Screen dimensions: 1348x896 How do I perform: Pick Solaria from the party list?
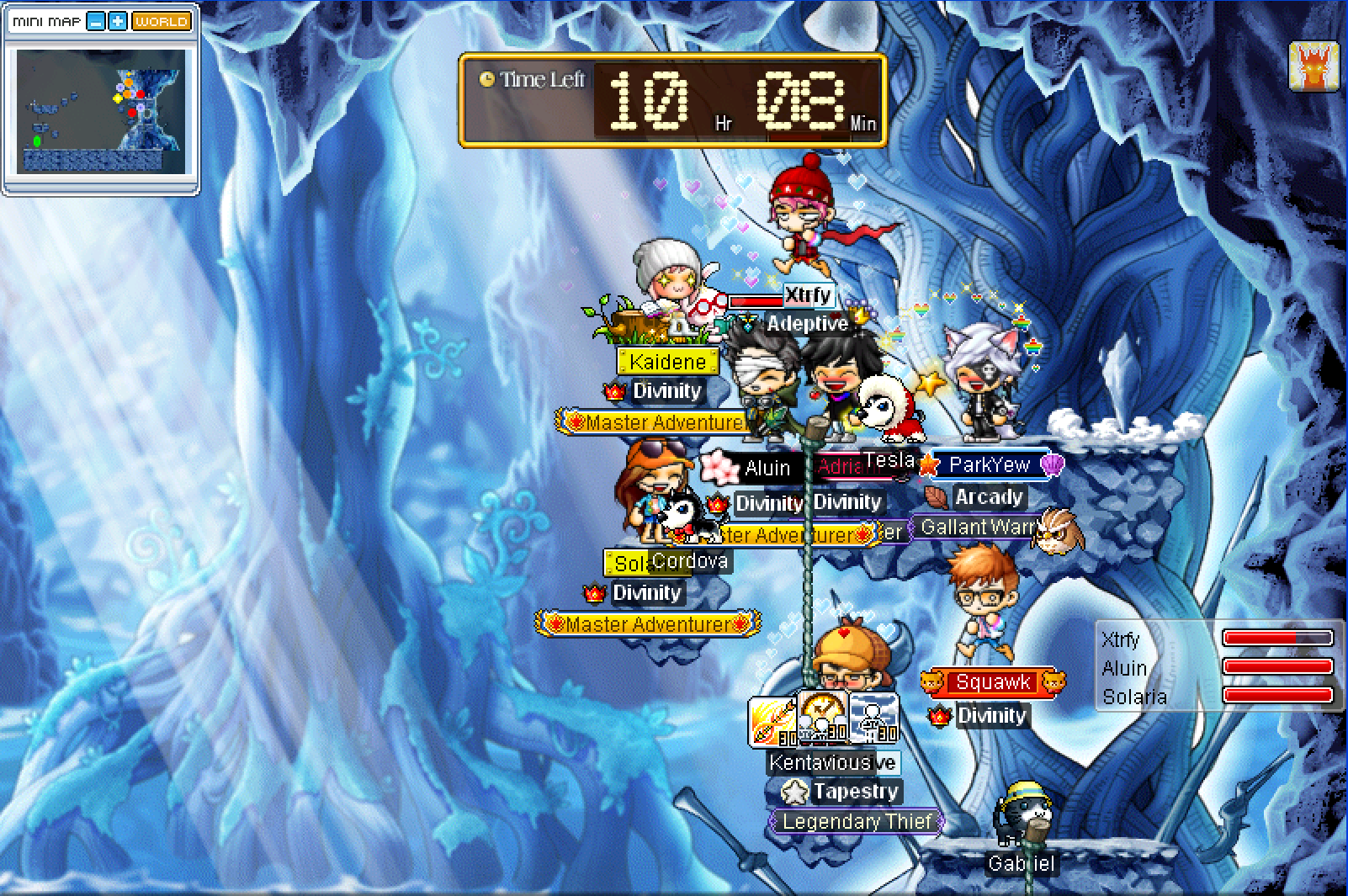1134,697
